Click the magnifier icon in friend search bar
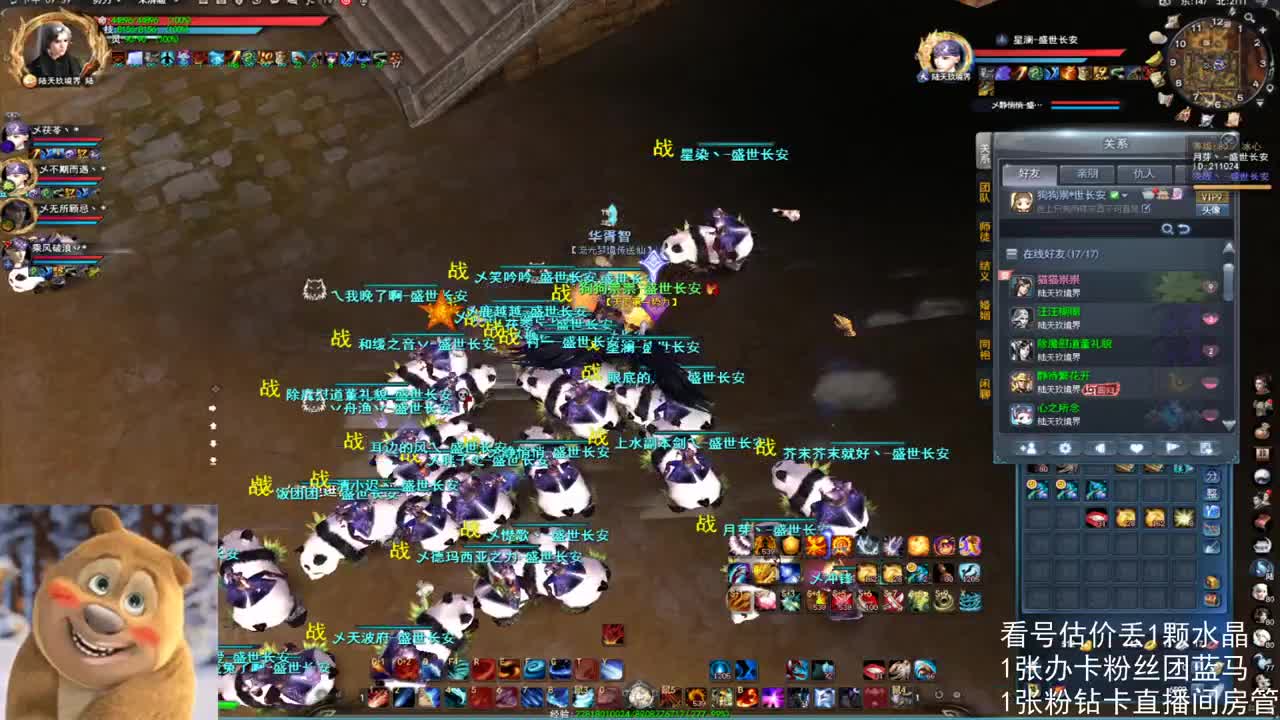1280x720 pixels. pos(1166,229)
